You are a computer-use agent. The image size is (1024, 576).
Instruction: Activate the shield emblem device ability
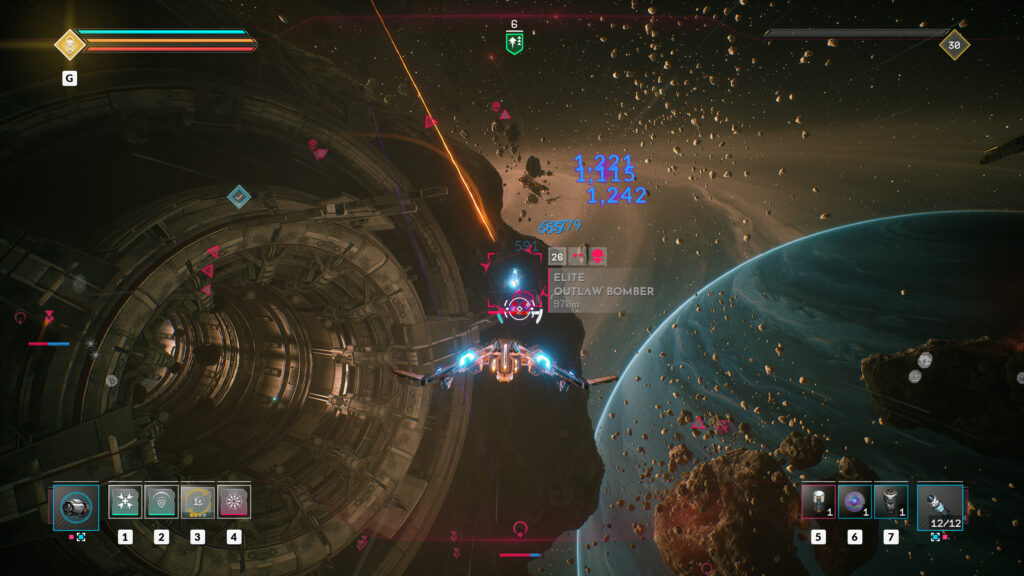coord(161,502)
